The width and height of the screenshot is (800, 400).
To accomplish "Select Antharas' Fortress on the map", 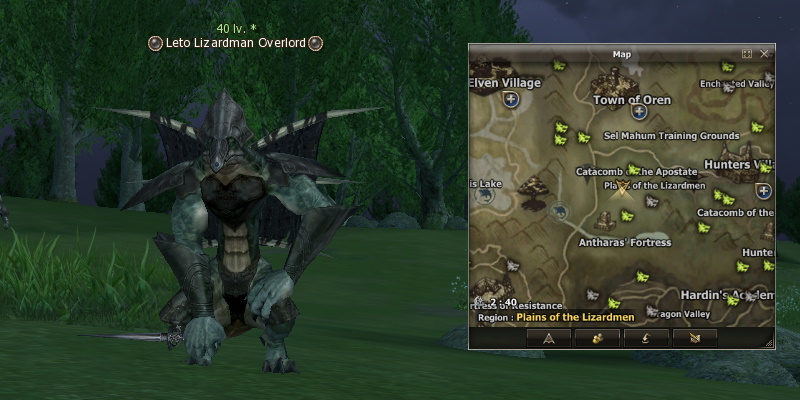I will click(625, 242).
